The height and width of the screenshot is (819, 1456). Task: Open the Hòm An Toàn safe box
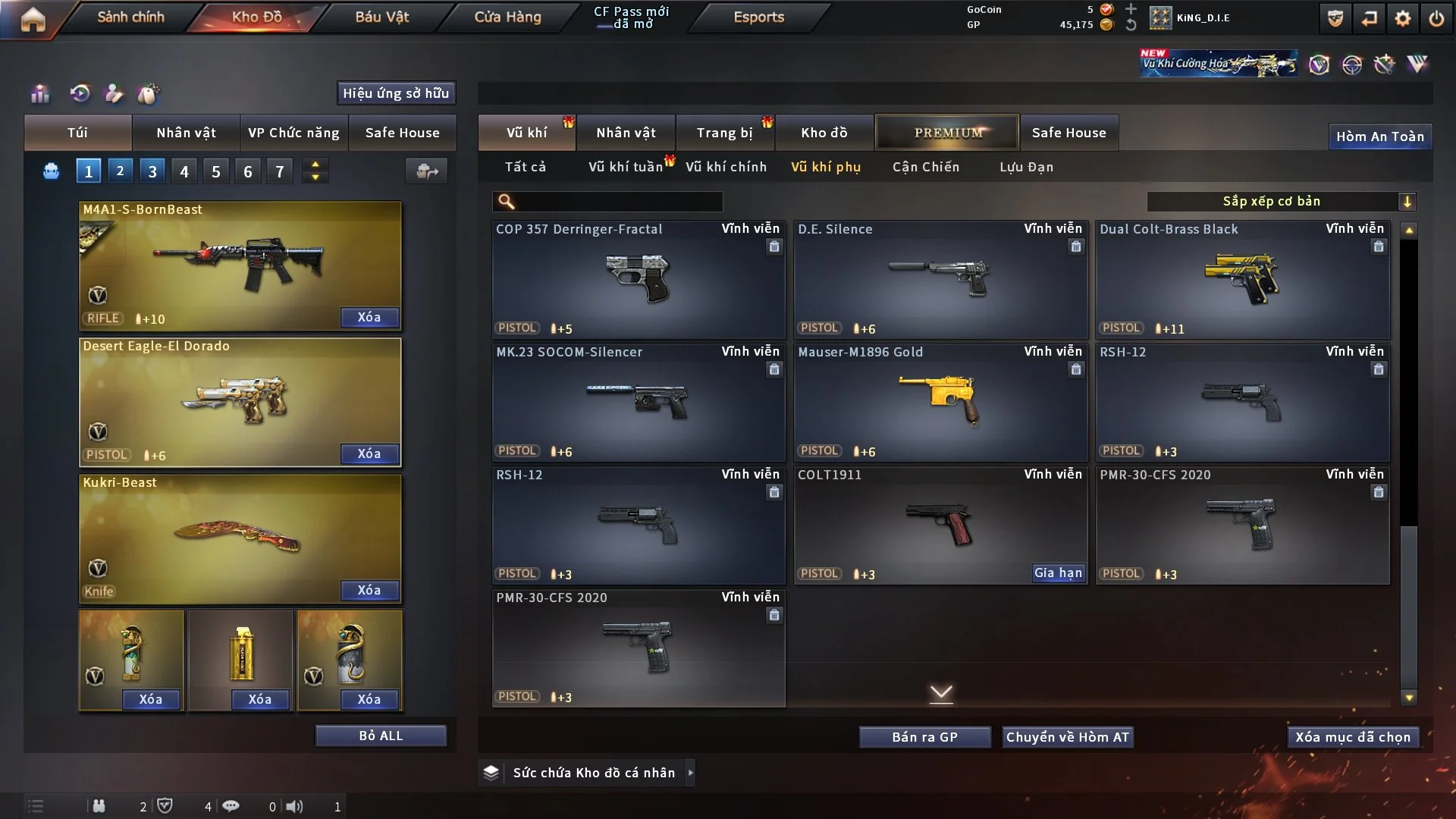(1379, 136)
